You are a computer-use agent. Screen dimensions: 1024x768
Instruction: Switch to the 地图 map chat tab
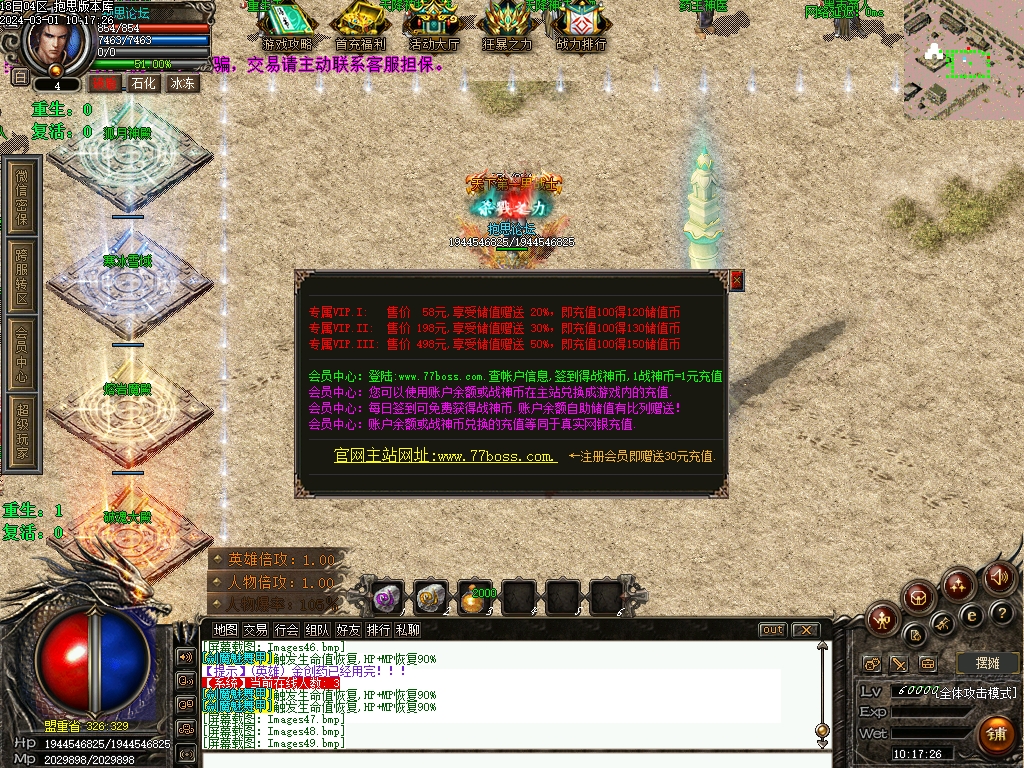click(226, 630)
